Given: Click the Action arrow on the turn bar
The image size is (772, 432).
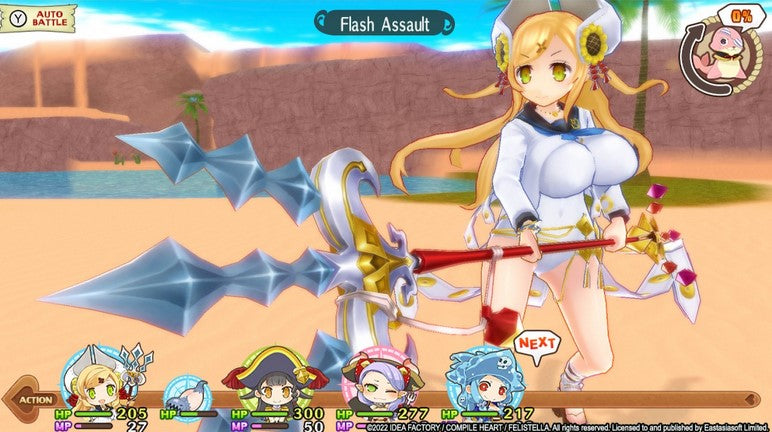Looking at the screenshot, I should 32,400.
